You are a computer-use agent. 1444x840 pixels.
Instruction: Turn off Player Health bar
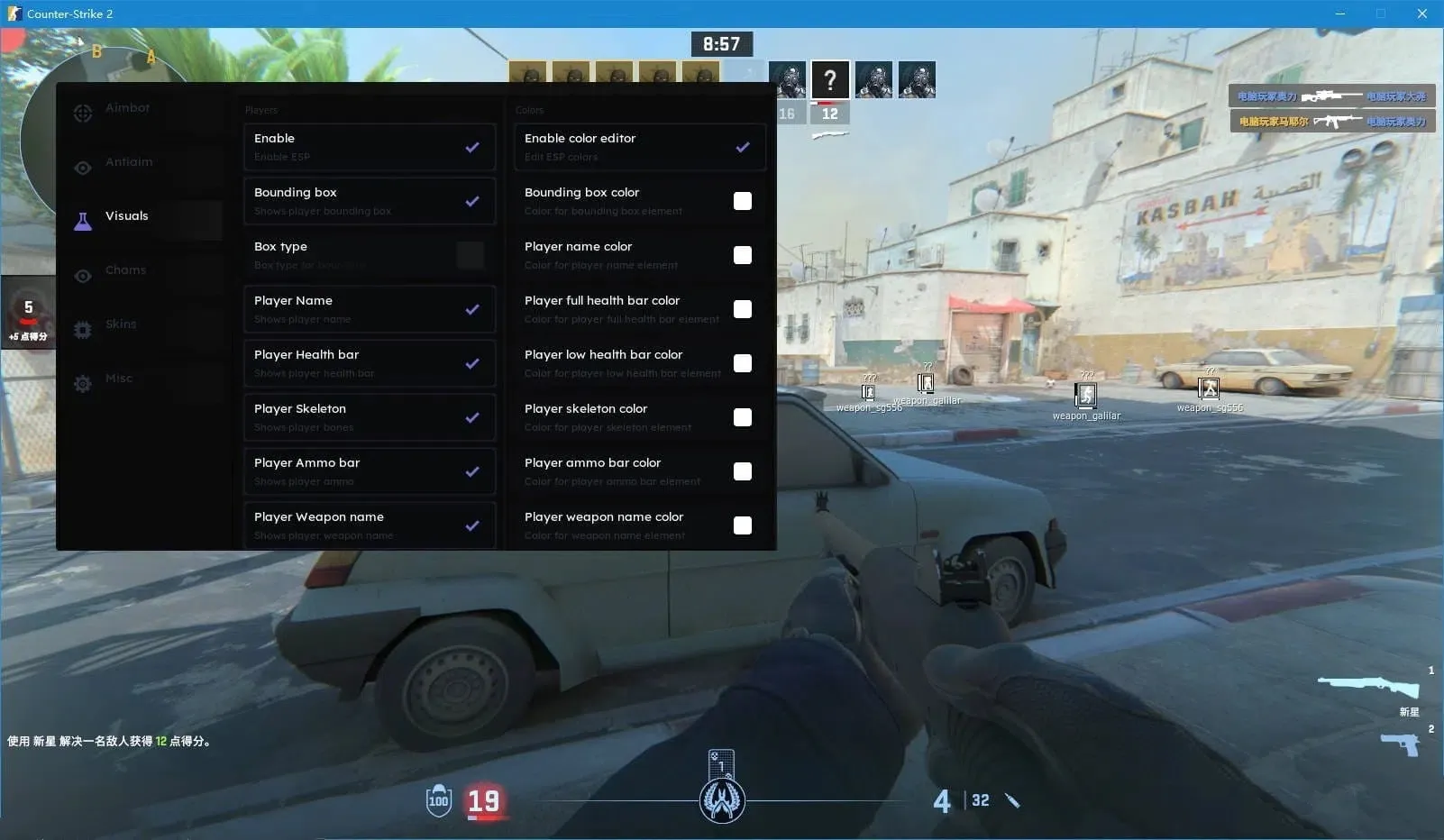[472, 363]
